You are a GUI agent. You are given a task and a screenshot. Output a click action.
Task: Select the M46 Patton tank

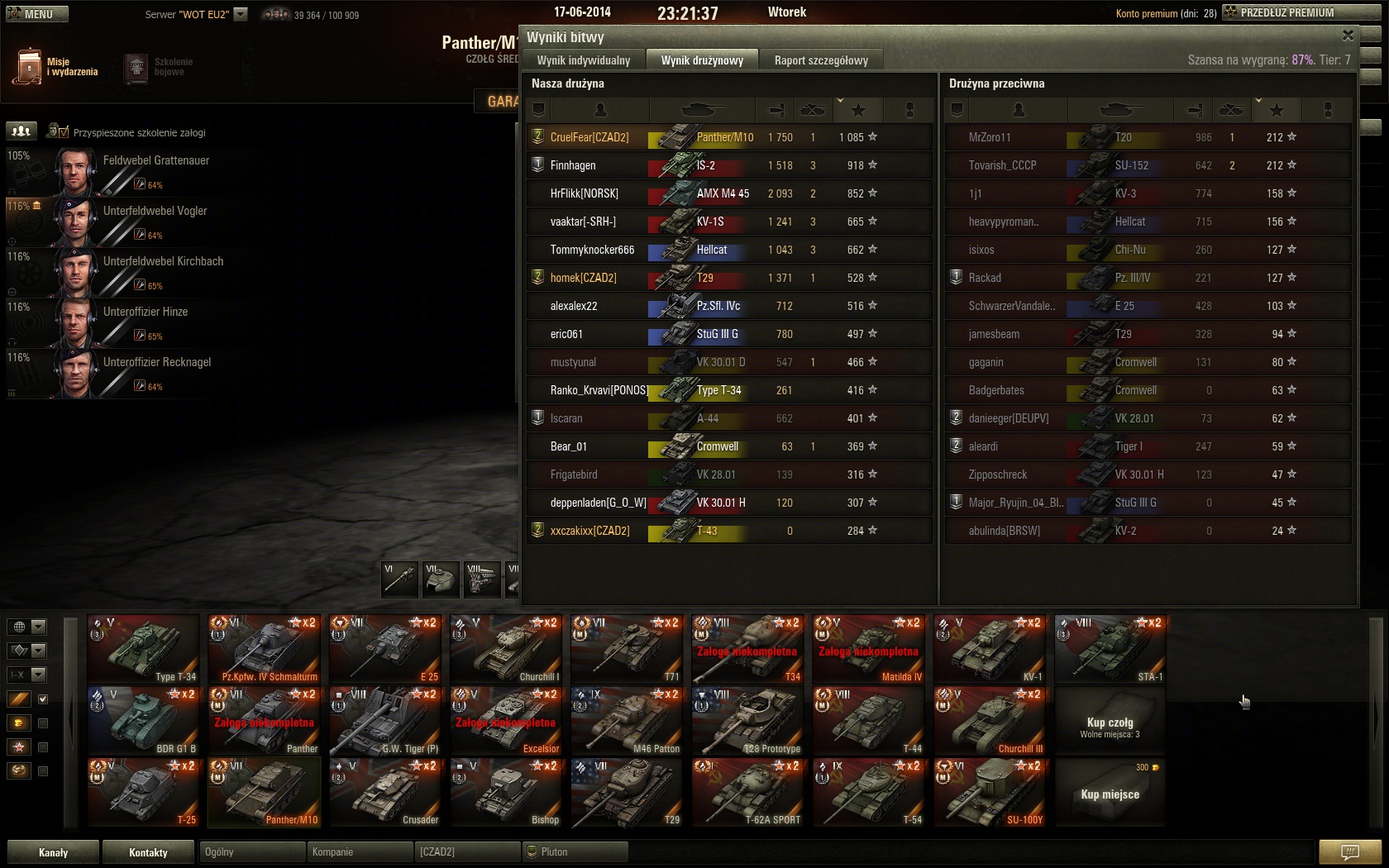tap(627, 721)
